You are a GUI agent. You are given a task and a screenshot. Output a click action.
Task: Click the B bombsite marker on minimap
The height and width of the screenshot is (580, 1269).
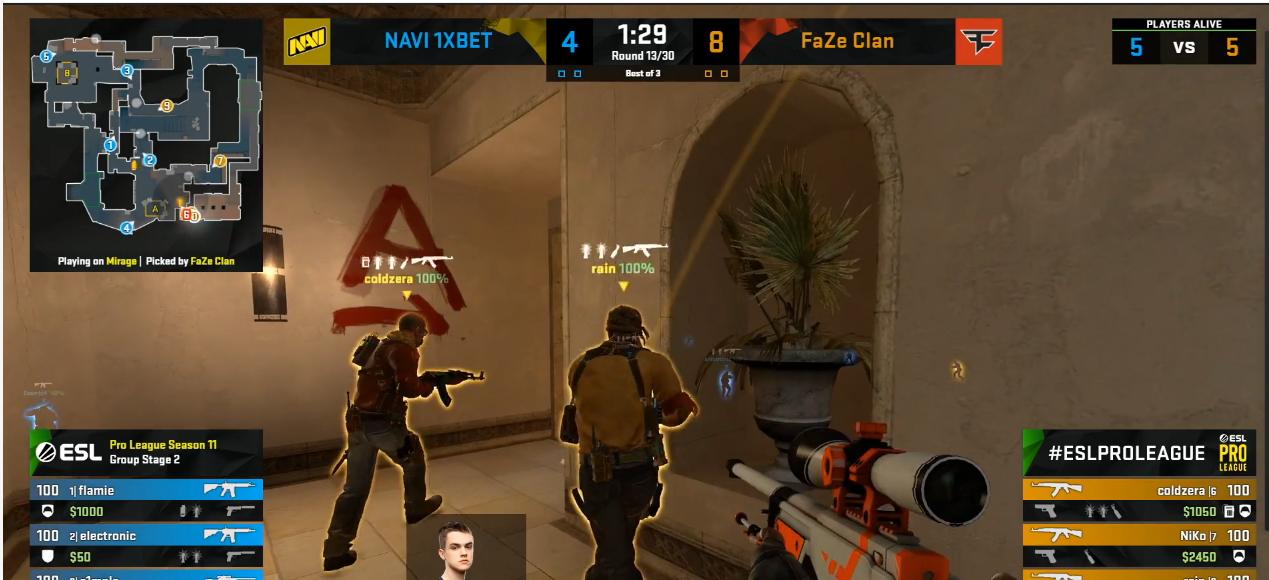68,73
